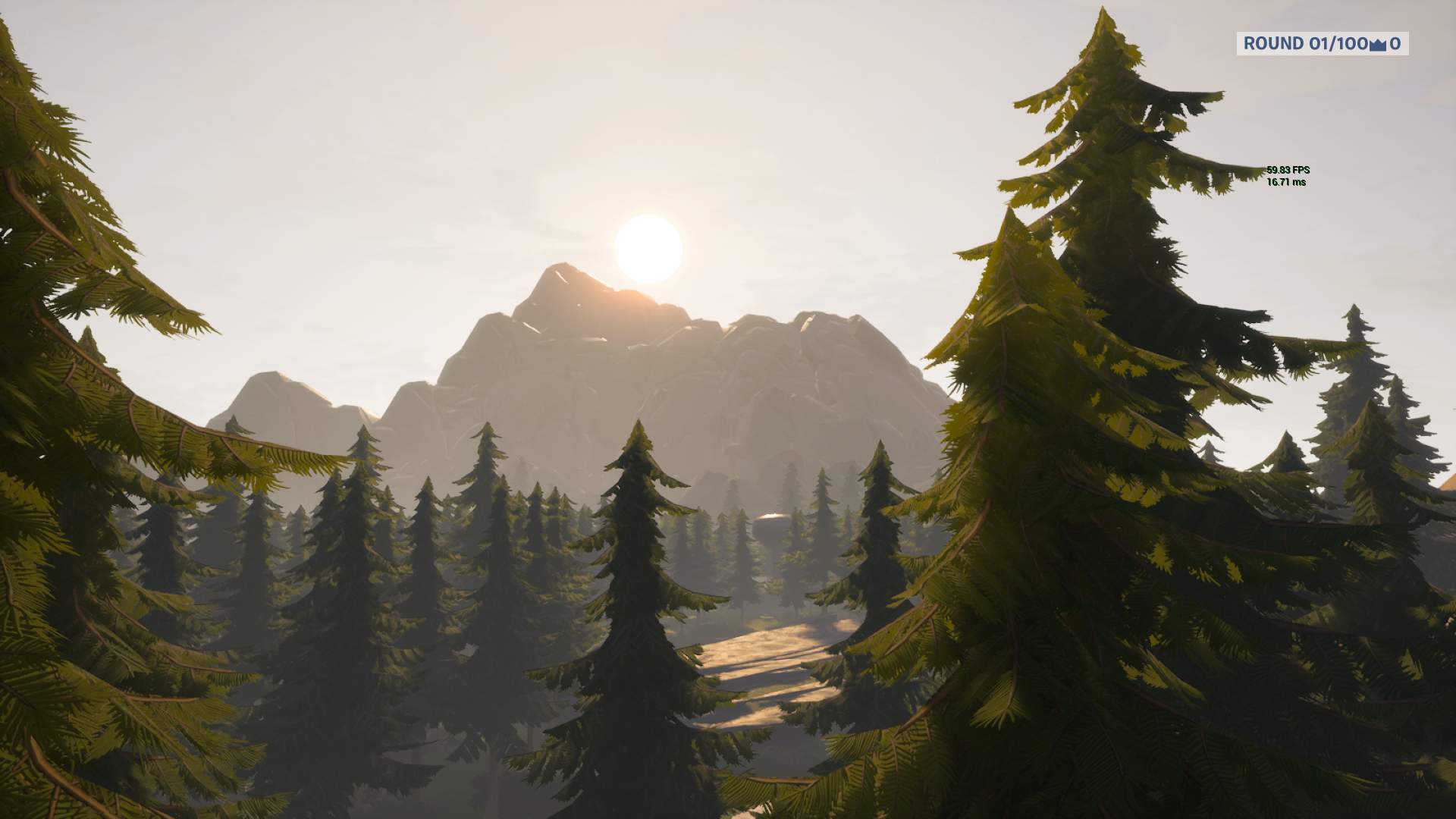Click the ROUND text in the HUD
Viewport: 1456px width, 819px height.
[1274, 44]
